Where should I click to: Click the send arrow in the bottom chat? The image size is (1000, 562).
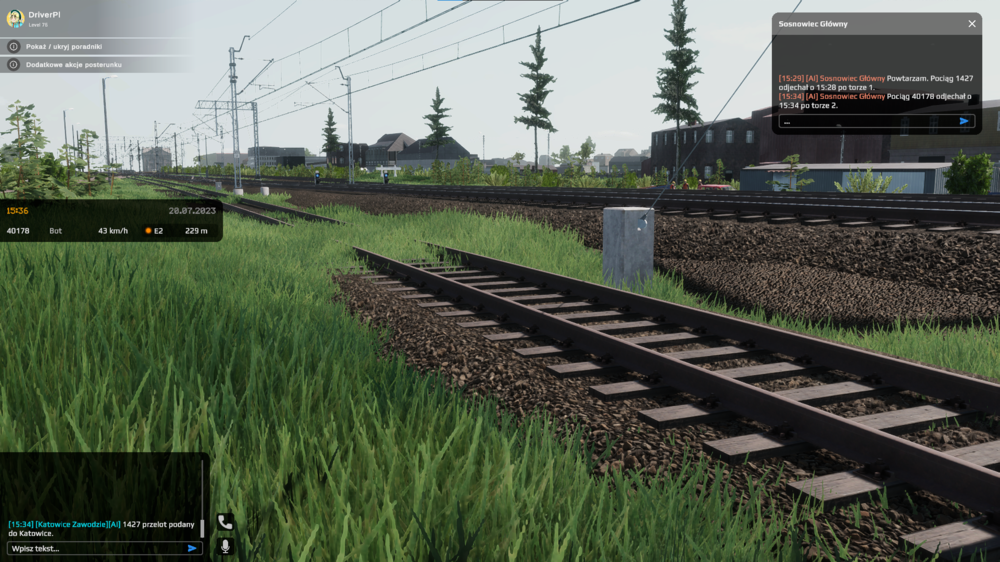coord(192,548)
